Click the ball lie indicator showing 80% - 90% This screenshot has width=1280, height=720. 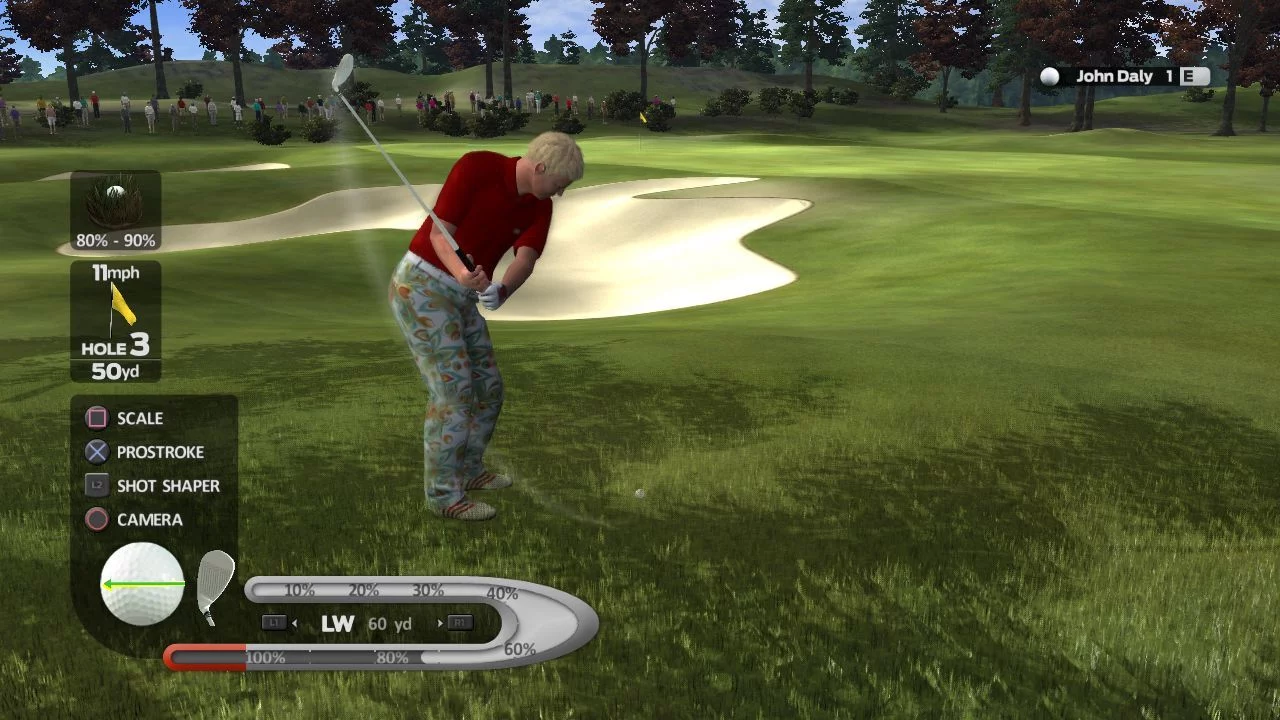pyautogui.click(x=115, y=211)
